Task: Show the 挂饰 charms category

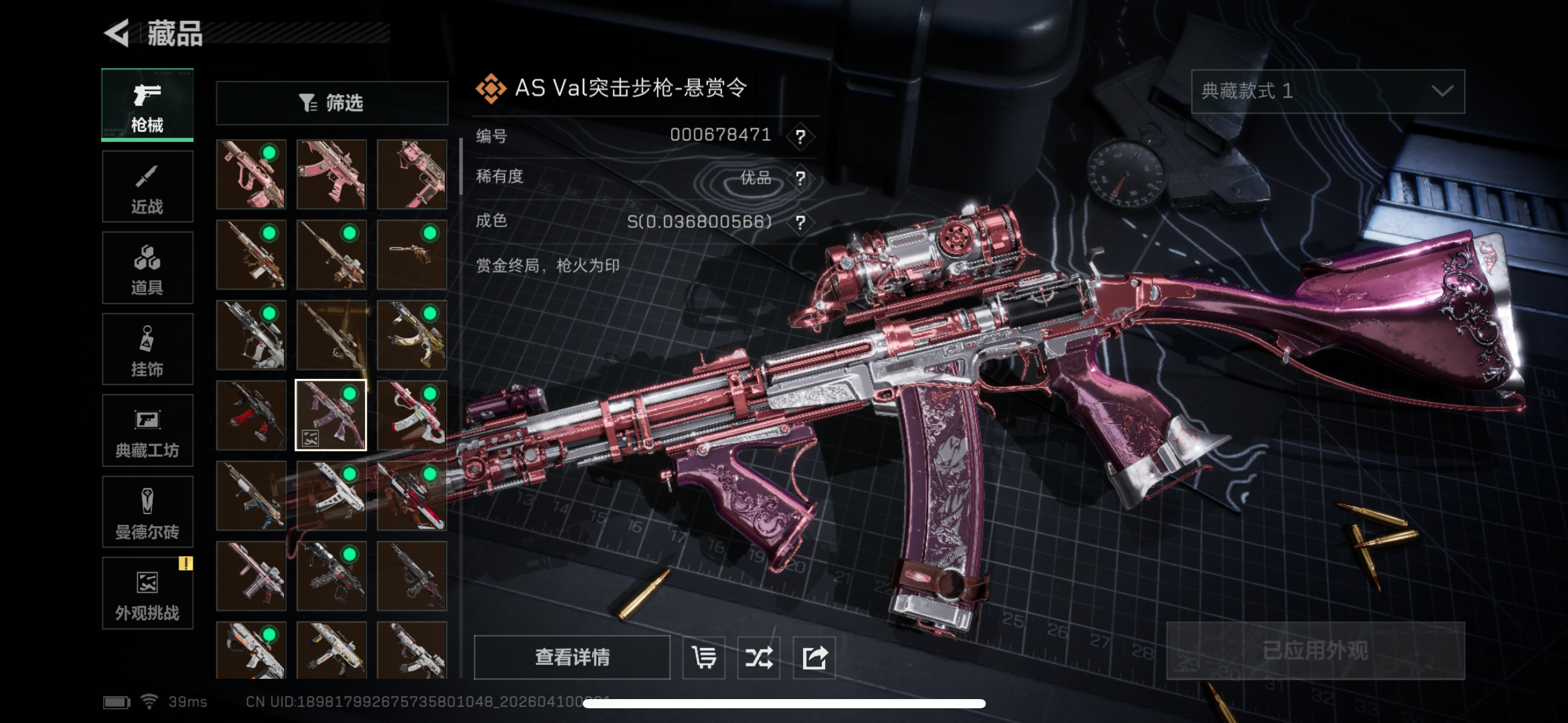Action: 147,350
